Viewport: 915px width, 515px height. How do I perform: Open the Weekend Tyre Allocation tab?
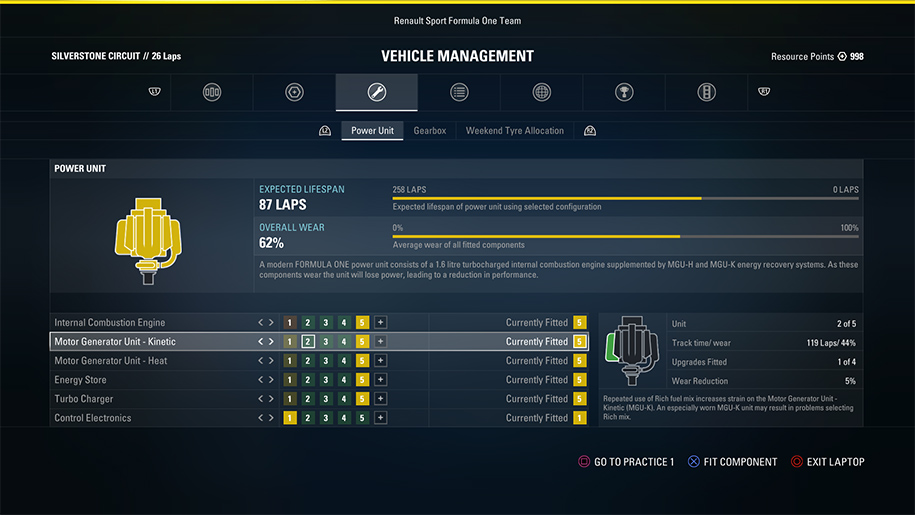point(514,131)
